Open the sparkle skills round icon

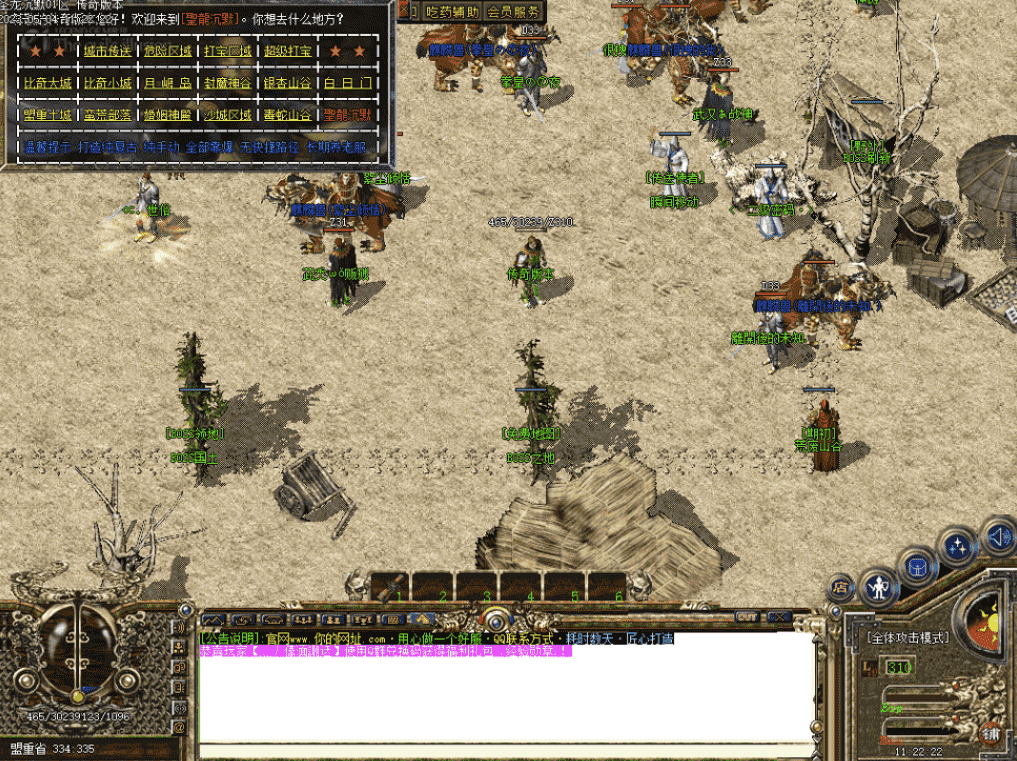tap(960, 547)
